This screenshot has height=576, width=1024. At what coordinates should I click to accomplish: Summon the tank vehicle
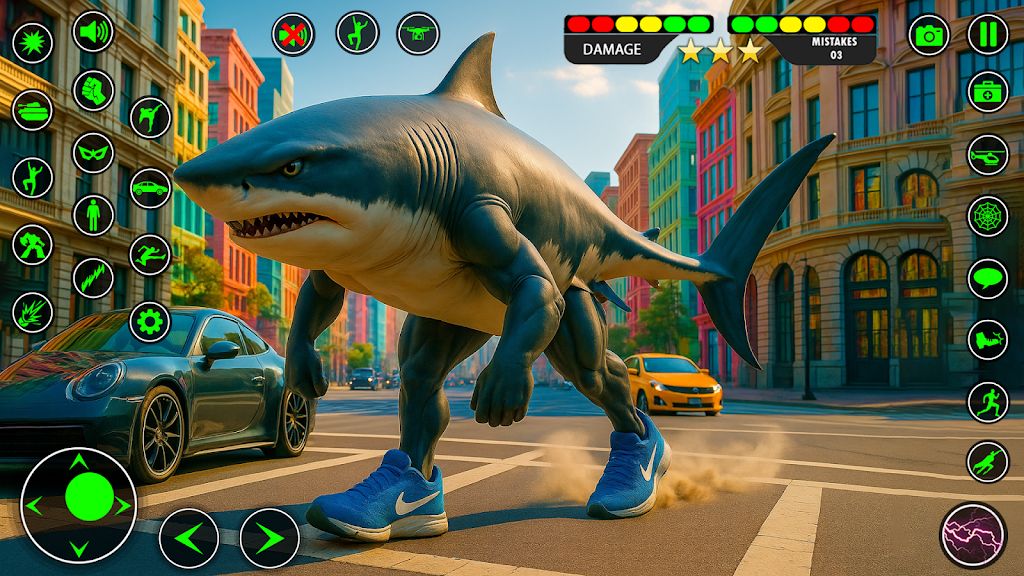coord(32,110)
